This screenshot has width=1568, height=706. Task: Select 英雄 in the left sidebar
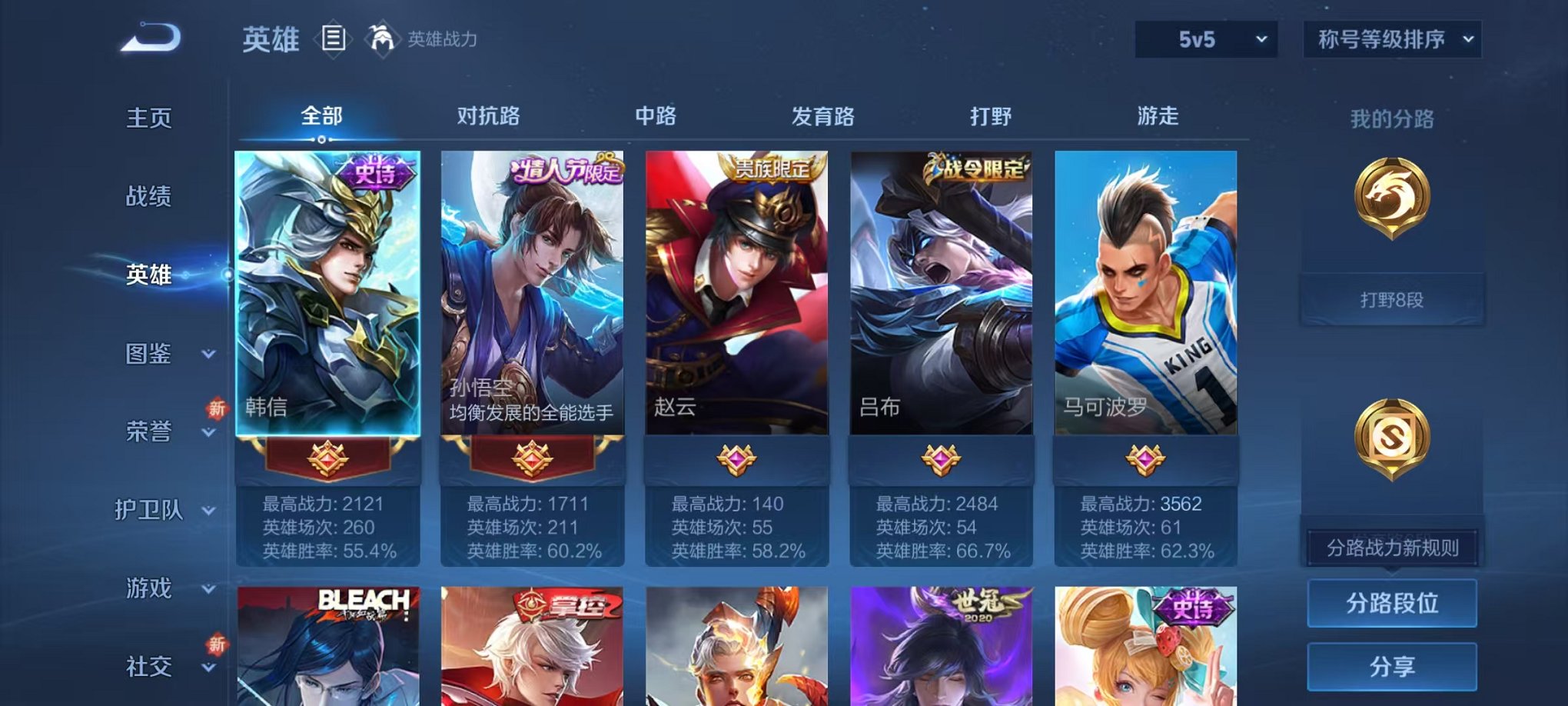[x=147, y=277]
